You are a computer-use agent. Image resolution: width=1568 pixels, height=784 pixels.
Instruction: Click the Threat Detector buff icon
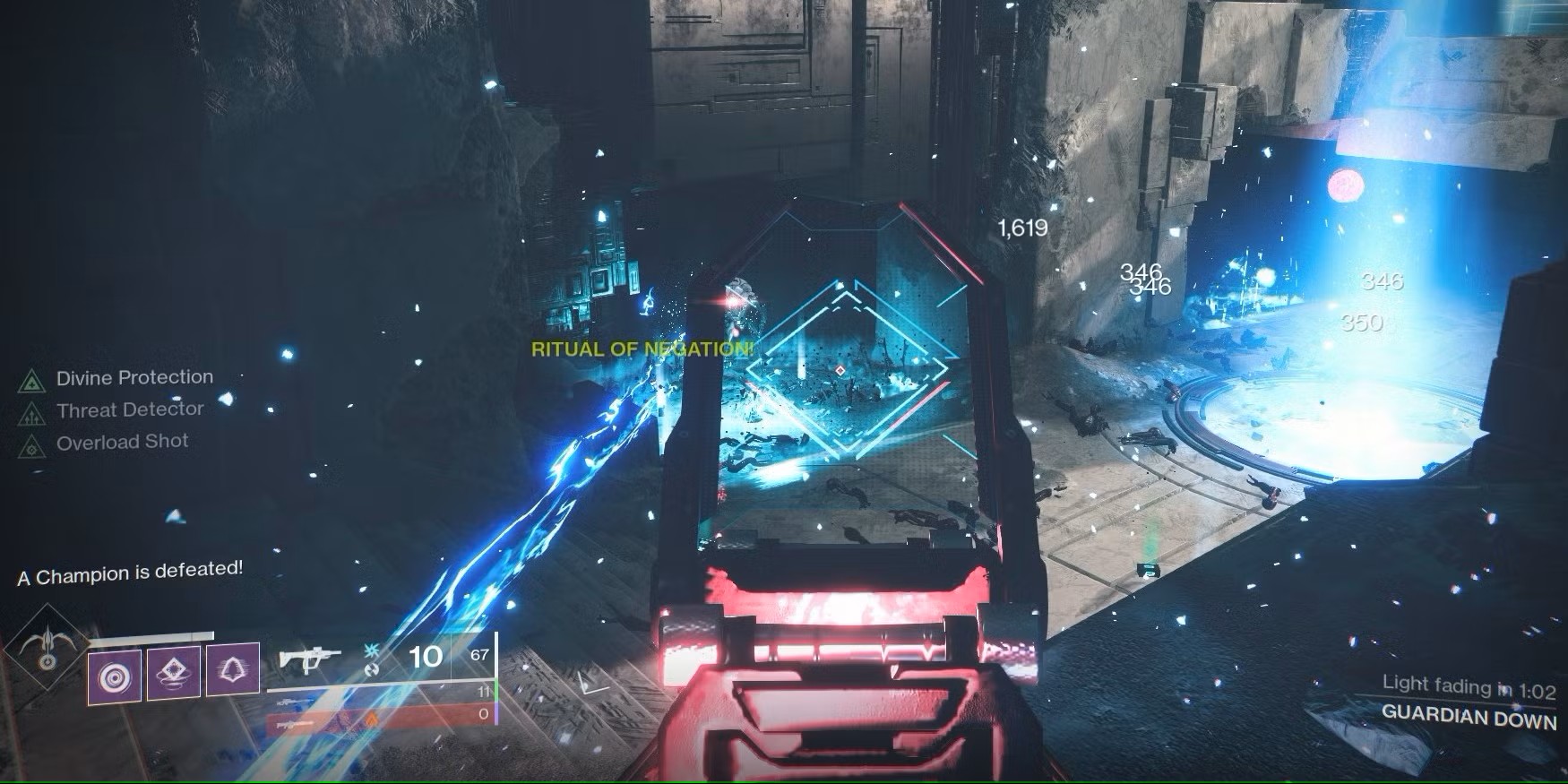pyautogui.click(x=32, y=414)
